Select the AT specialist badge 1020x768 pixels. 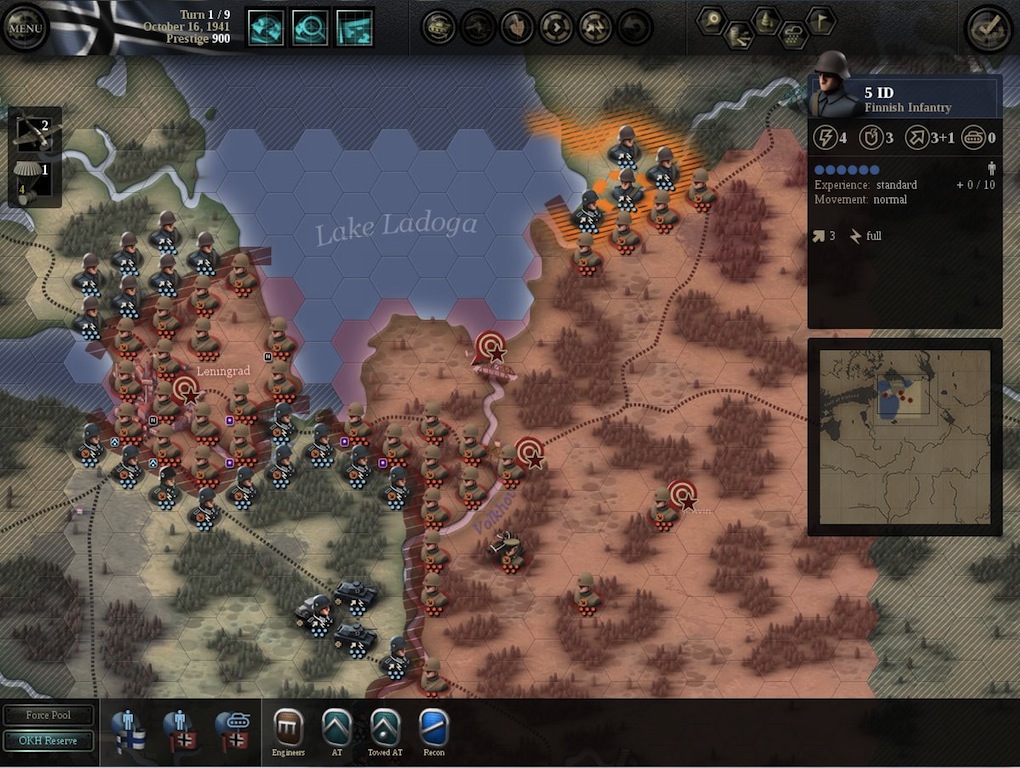pos(337,727)
